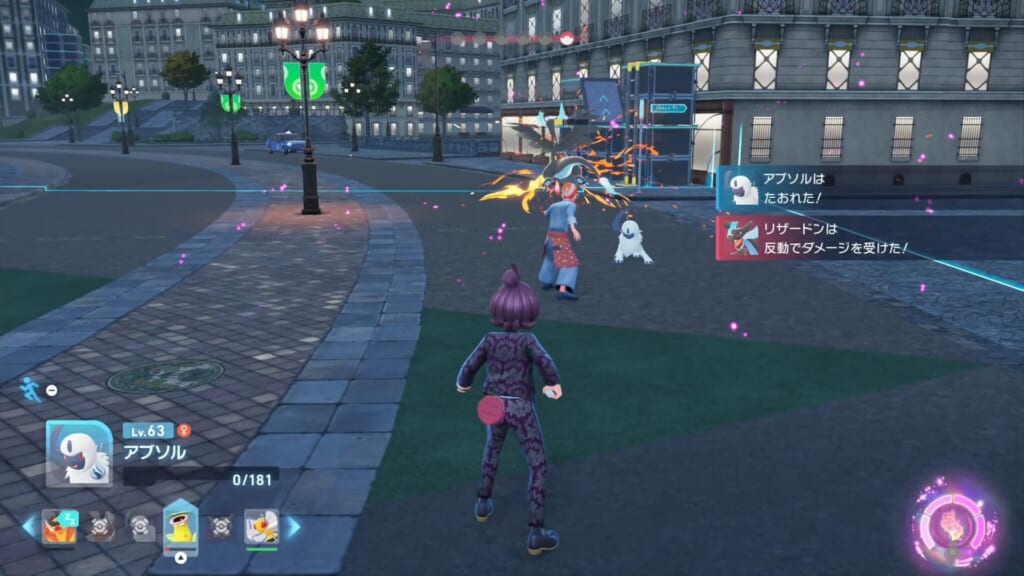Screen dimensions: 1024x576
Task: Click the left arrow of the party bar
Action: [27, 526]
